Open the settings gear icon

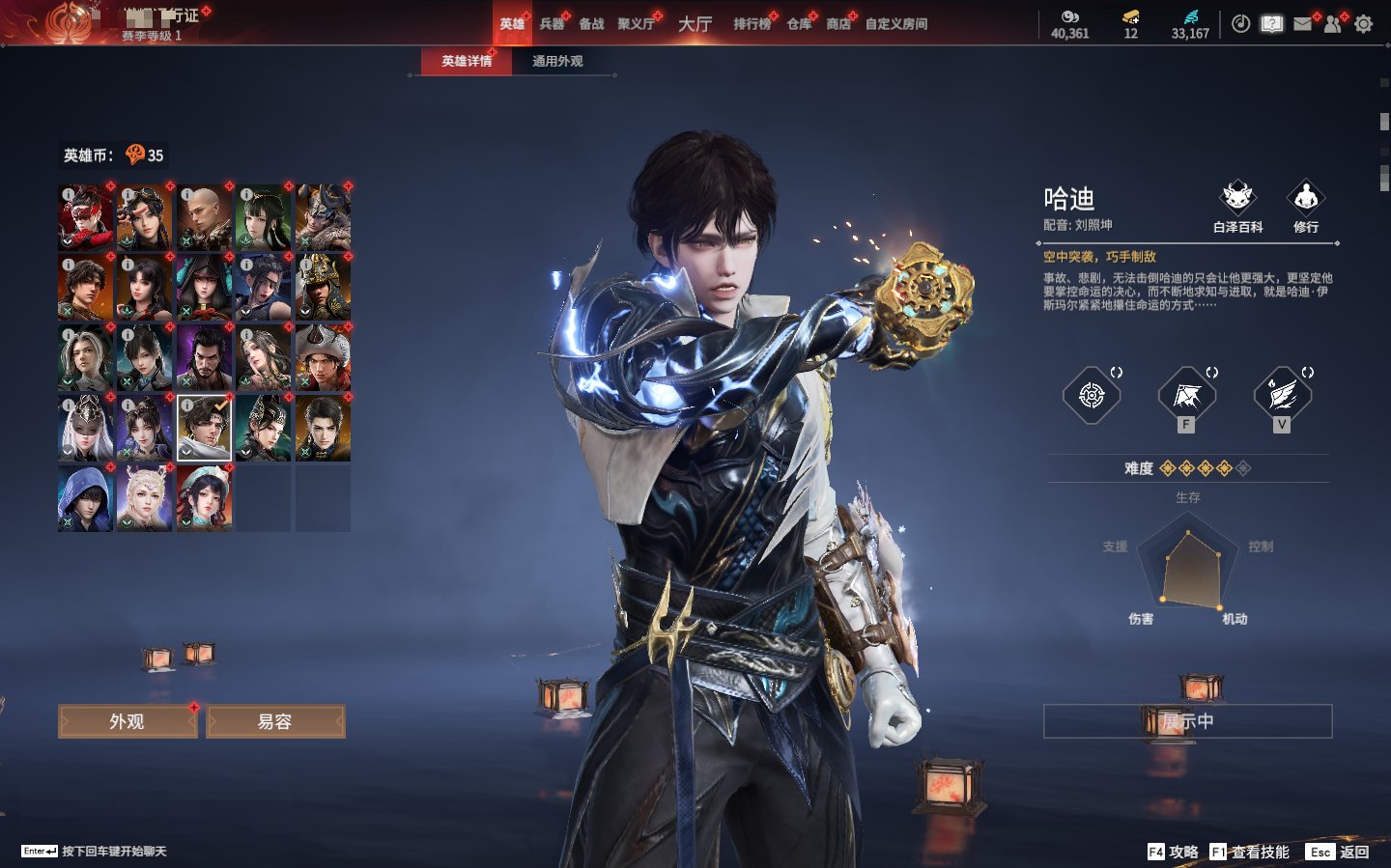(1363, 24)
